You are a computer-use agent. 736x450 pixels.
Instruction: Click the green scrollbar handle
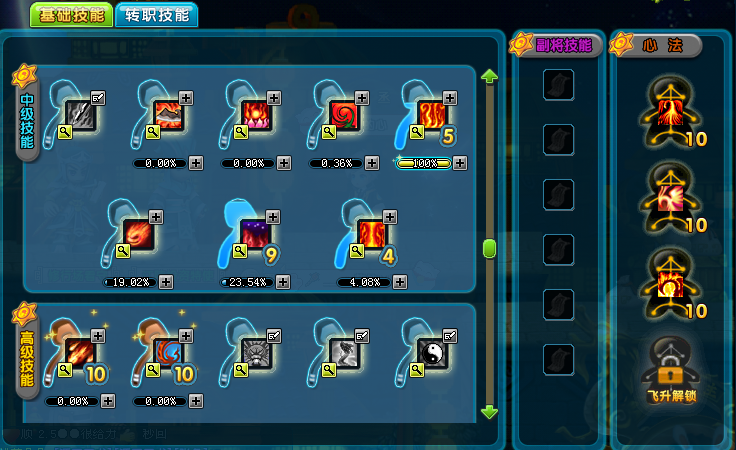[489, 248]
